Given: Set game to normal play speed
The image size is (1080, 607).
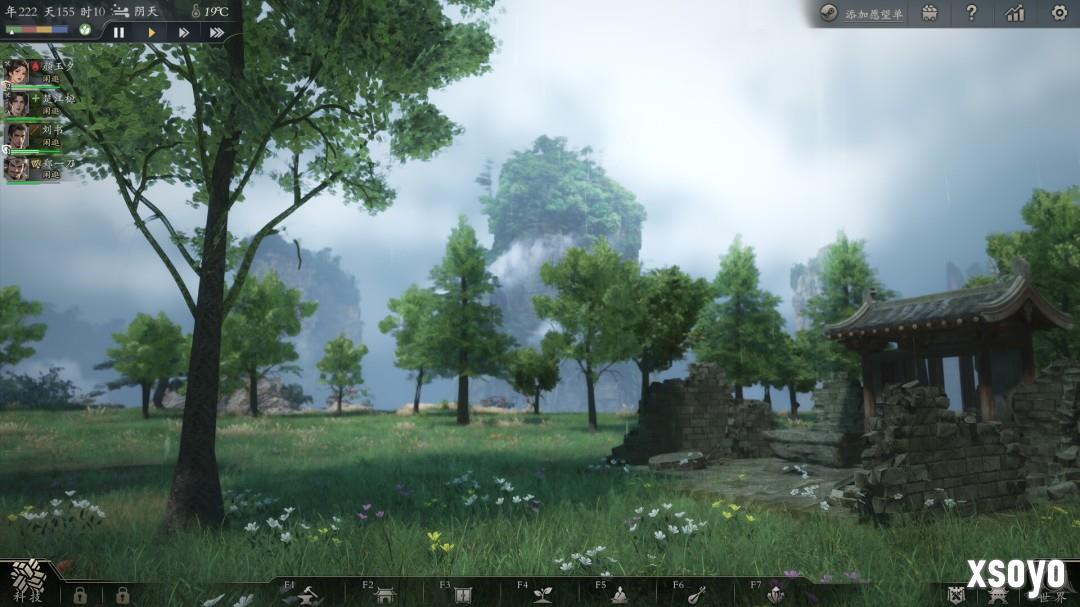Looking at the screenshot, I should coord(152,32).
